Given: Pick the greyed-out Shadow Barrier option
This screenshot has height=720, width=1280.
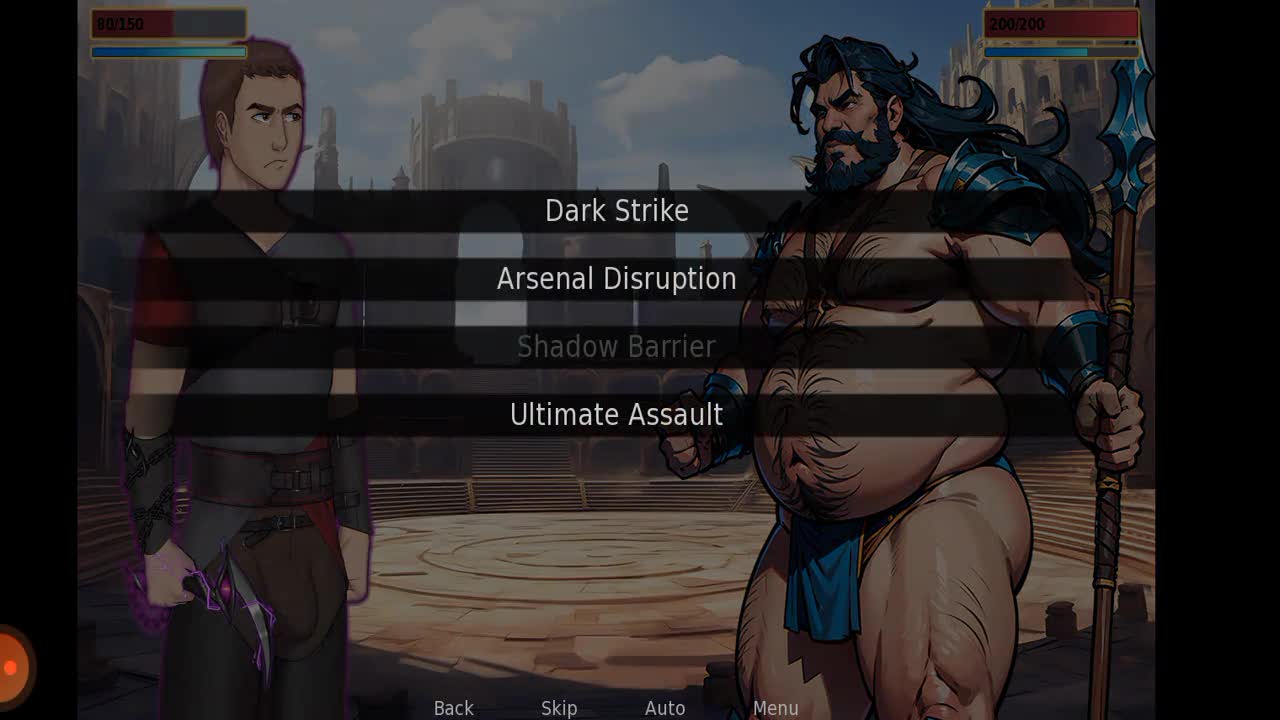Looking at the screenshot, I should [x=616, y=347].
